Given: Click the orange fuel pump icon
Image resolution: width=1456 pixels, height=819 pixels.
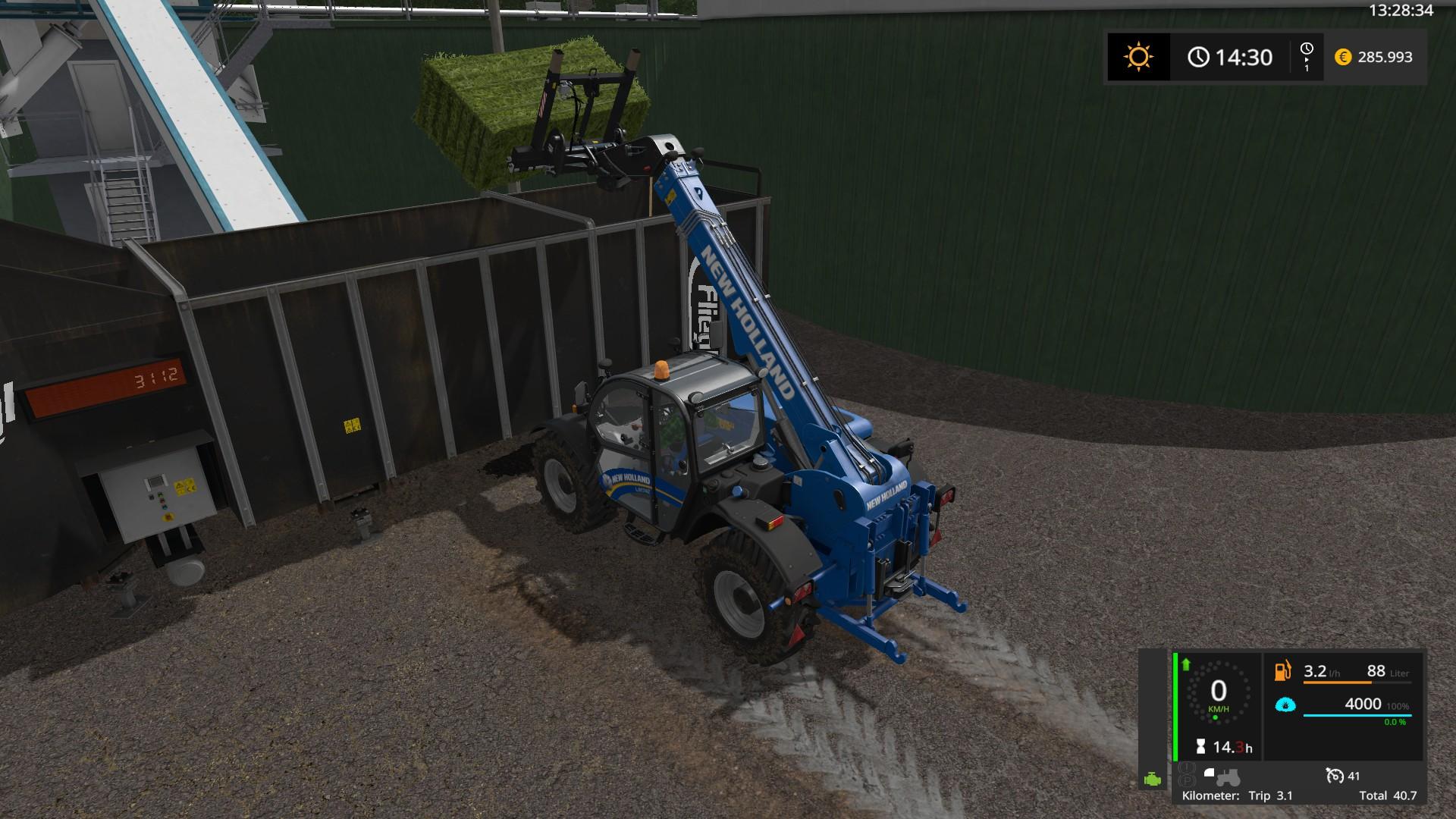Looking at the screenshot, I should [1282, 672].
